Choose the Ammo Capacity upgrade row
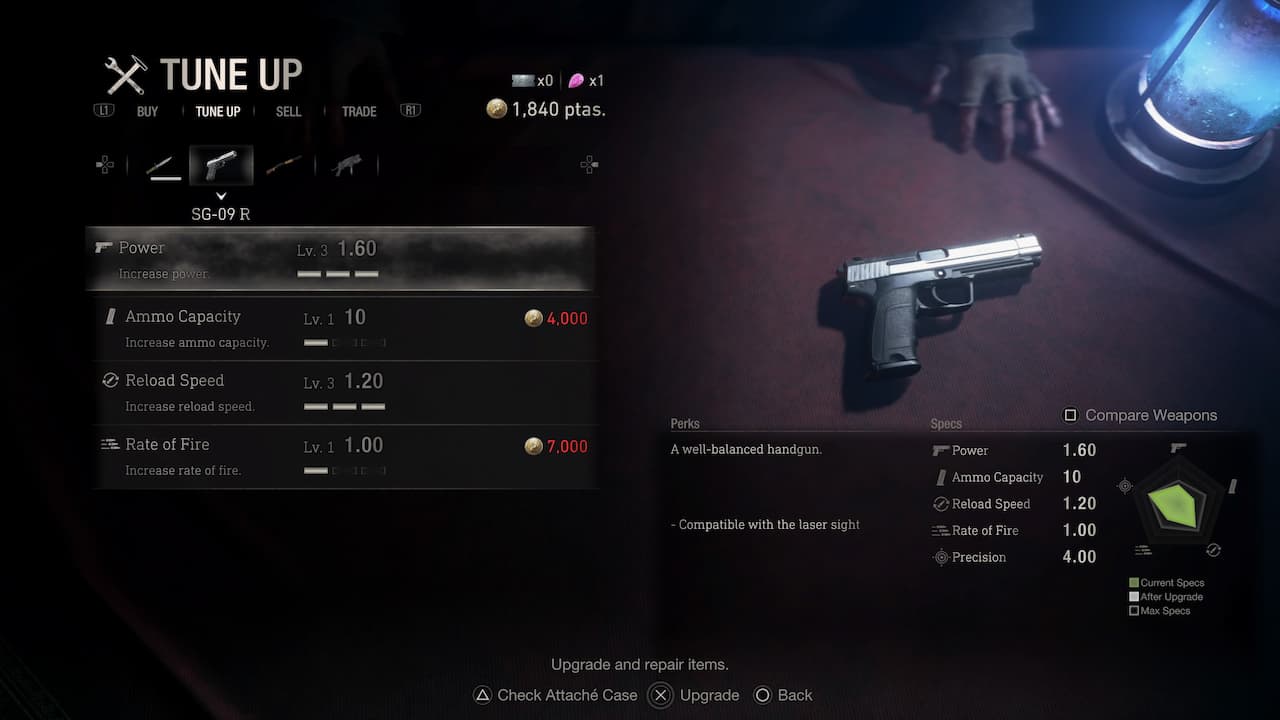 tap(346, 328)
